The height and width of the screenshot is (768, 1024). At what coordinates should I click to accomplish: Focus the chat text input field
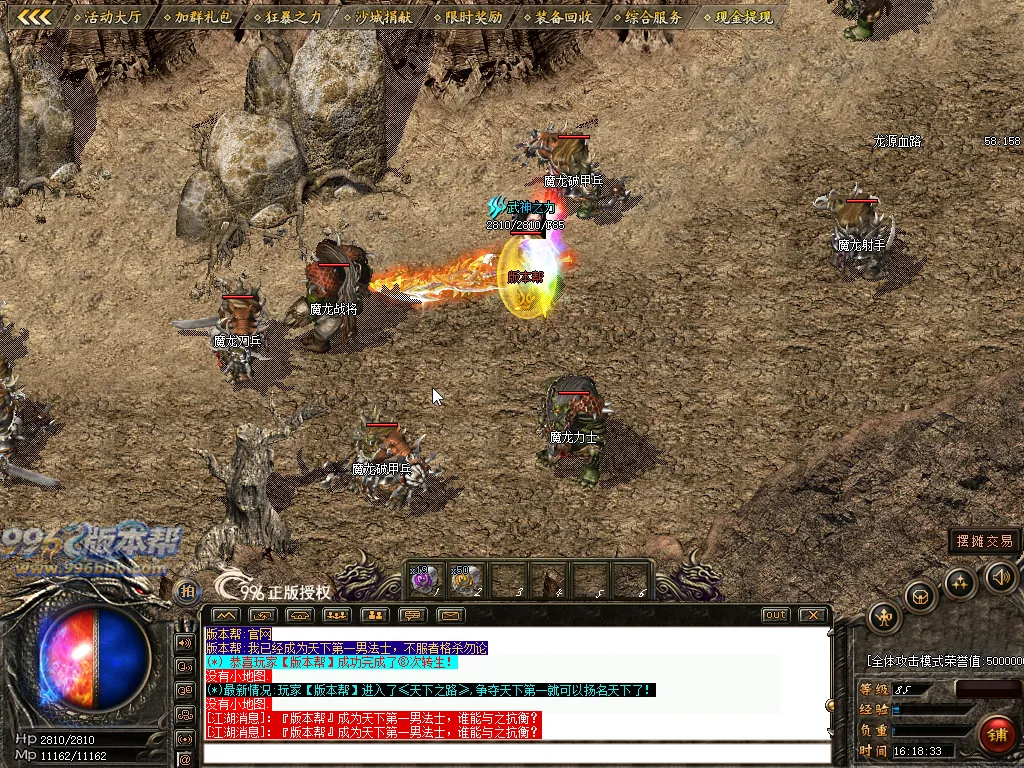[x=515, y=753]
